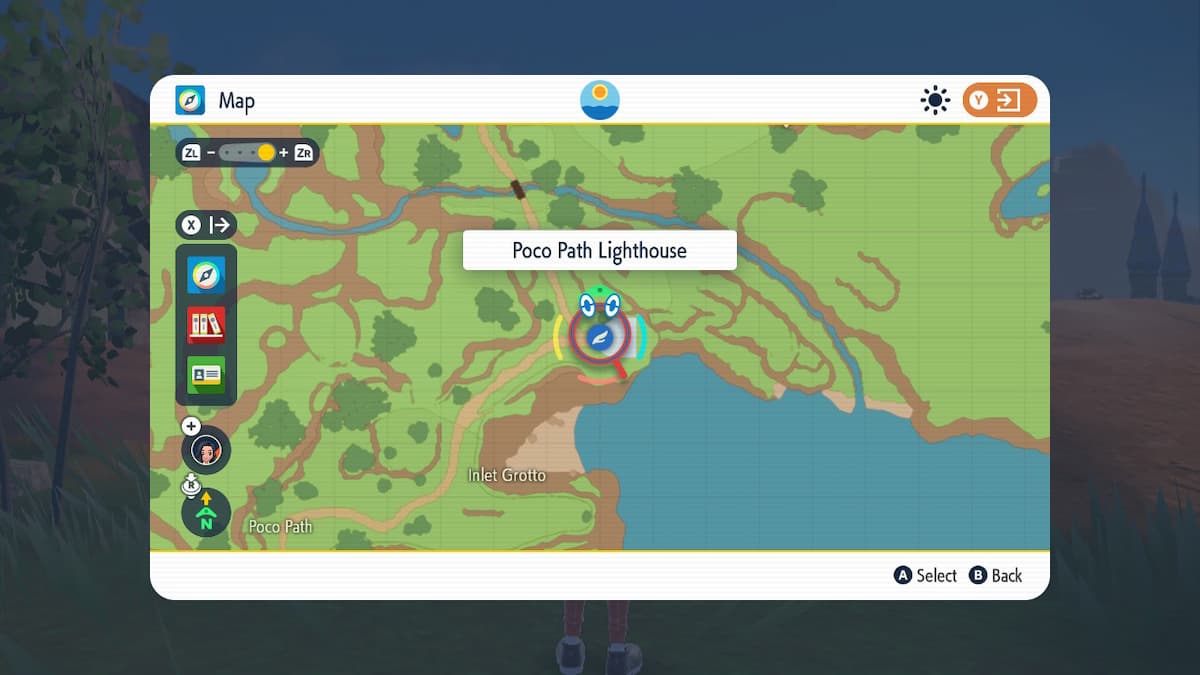This screenshot has height=675, width=1200.
Task: Open the green Profile card icon
Action: pyautogui.click(x=206, y=374)
